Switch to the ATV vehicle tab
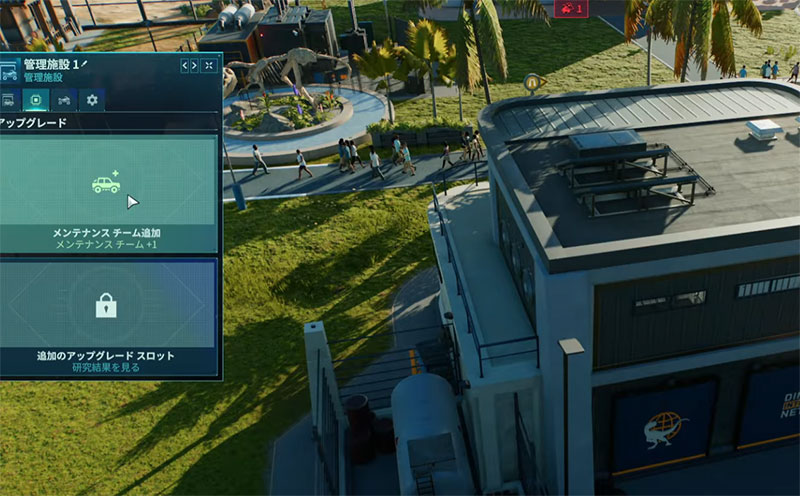Viewport: 800px width, 496px height. (64, 100)
